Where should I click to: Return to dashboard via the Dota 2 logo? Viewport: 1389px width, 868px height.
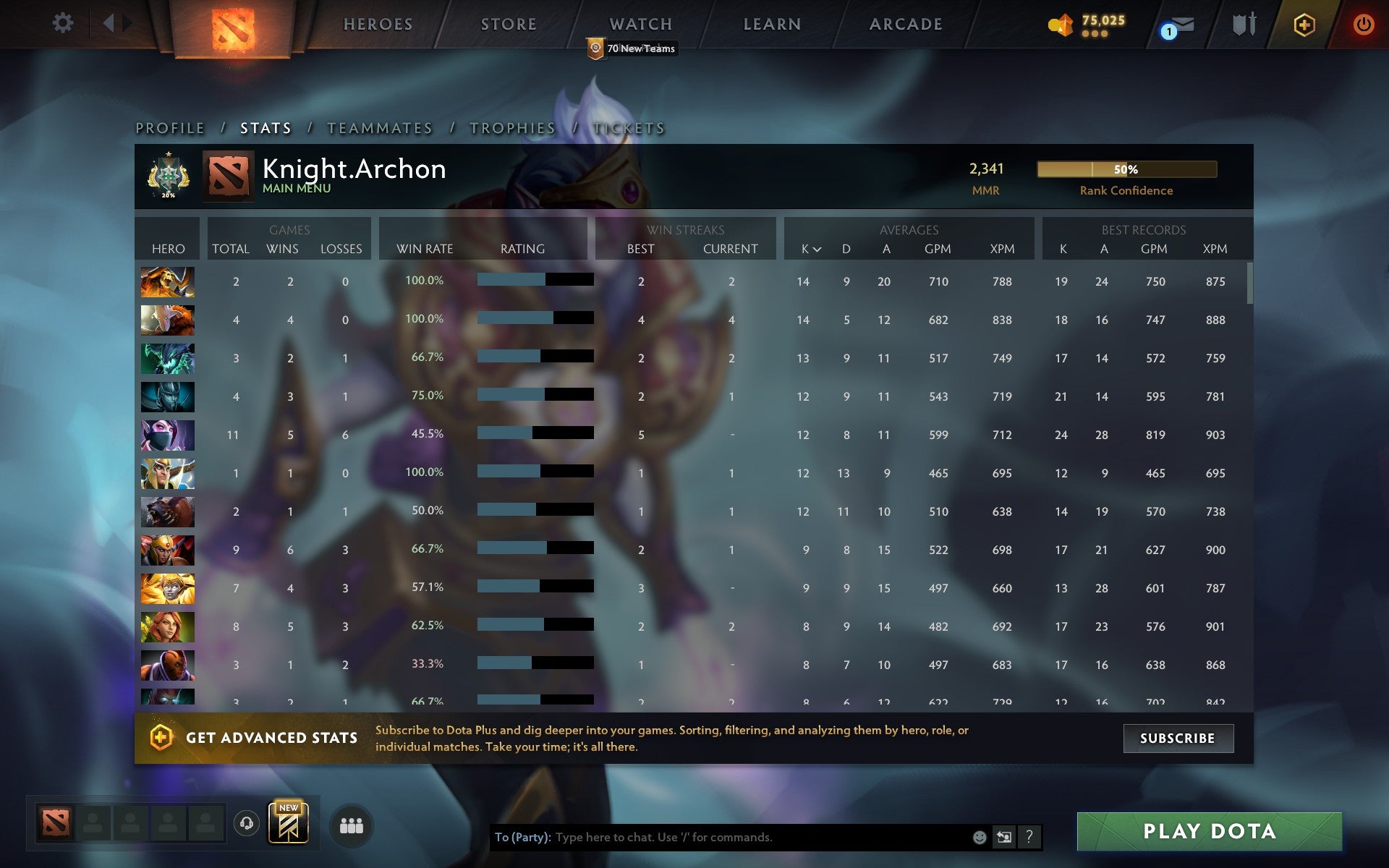pos(233,30)
